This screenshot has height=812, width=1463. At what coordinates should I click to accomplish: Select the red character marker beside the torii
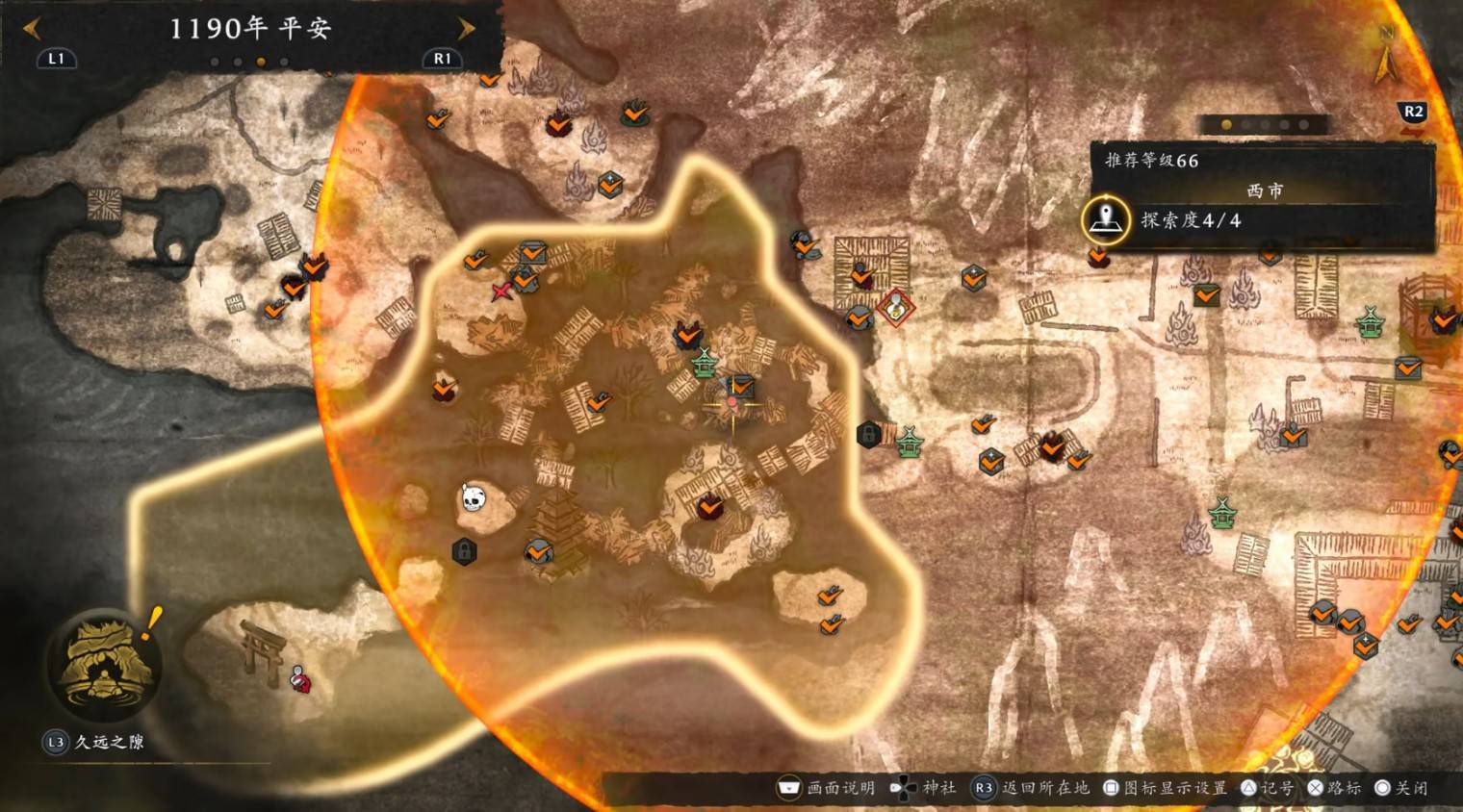click(x=300, y=678)
